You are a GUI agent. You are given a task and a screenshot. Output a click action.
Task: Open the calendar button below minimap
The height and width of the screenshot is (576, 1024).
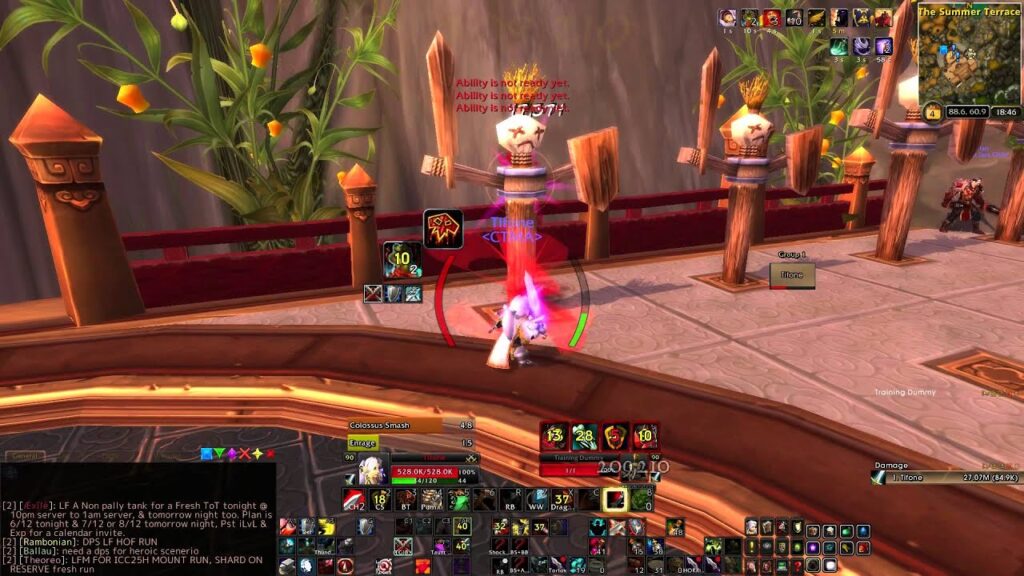[x=932, y=112]
